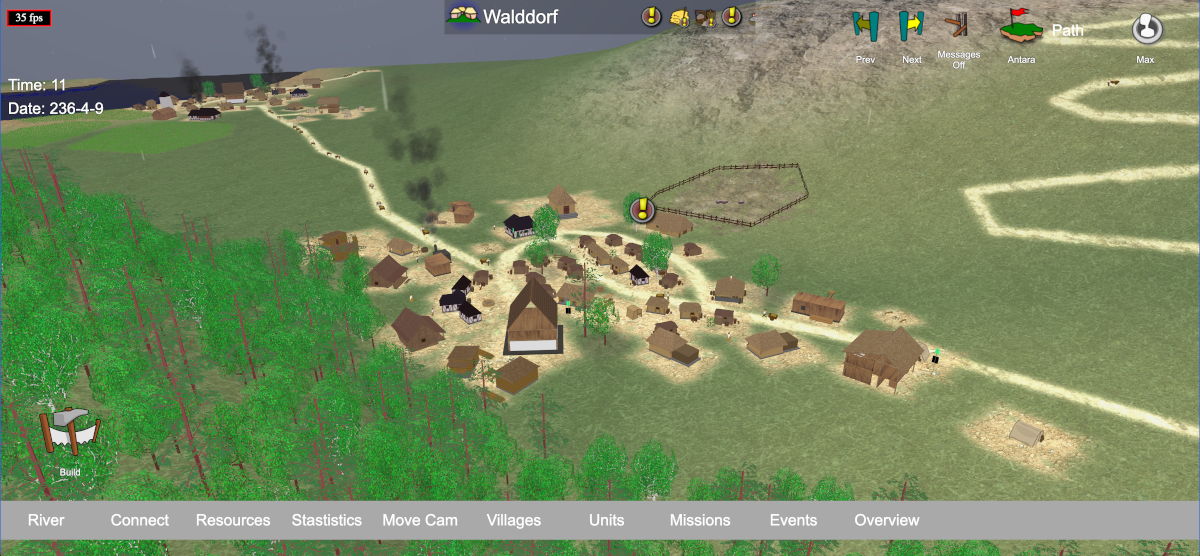Viewport: 1200px width, 556px height.
Task: Click the alert marker above the village
Action: pyautogui.click(x=643, y=210)
